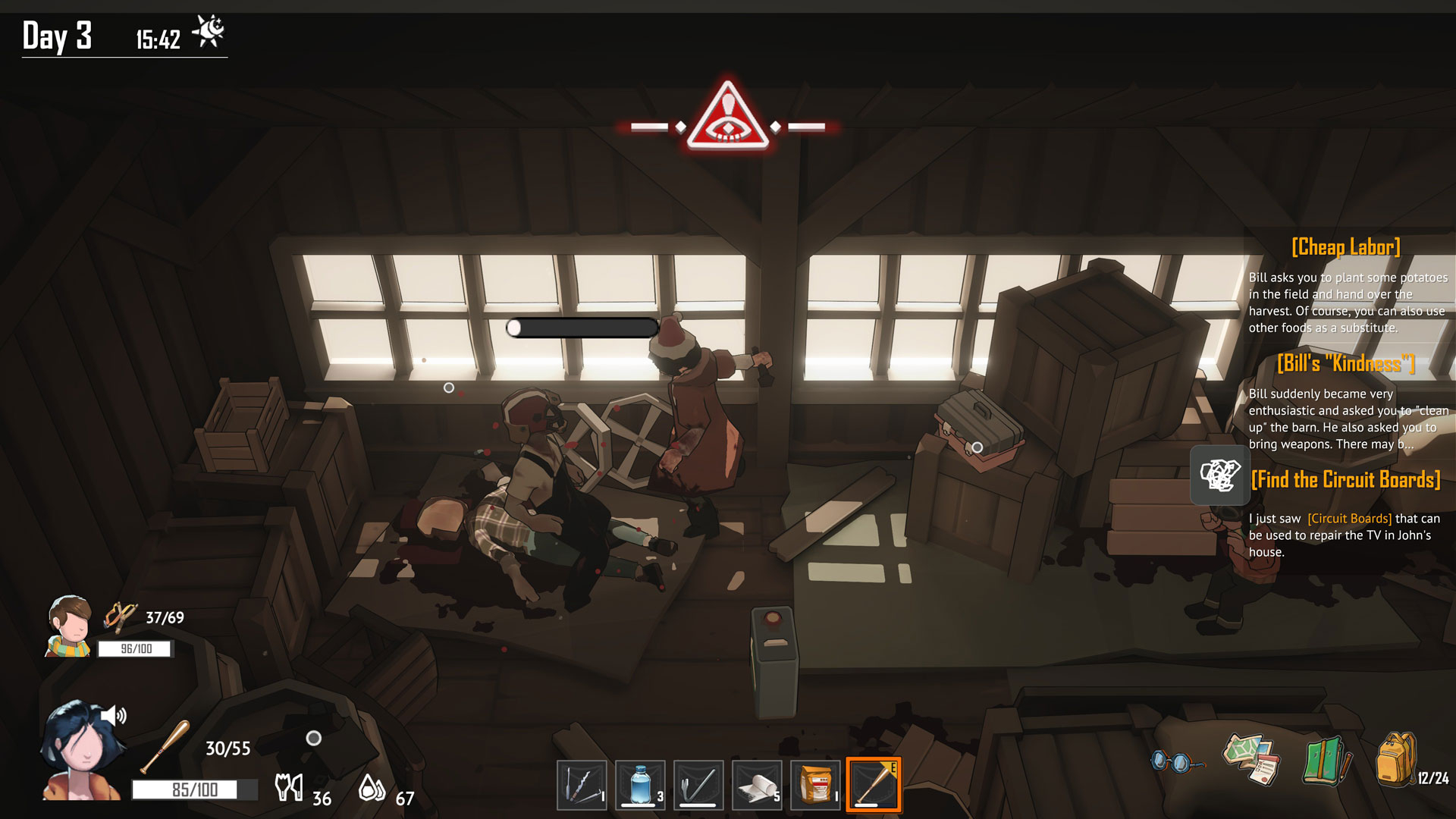Open the green journal notebook
Screen dimensions: 1456x819
[1326, 761]
